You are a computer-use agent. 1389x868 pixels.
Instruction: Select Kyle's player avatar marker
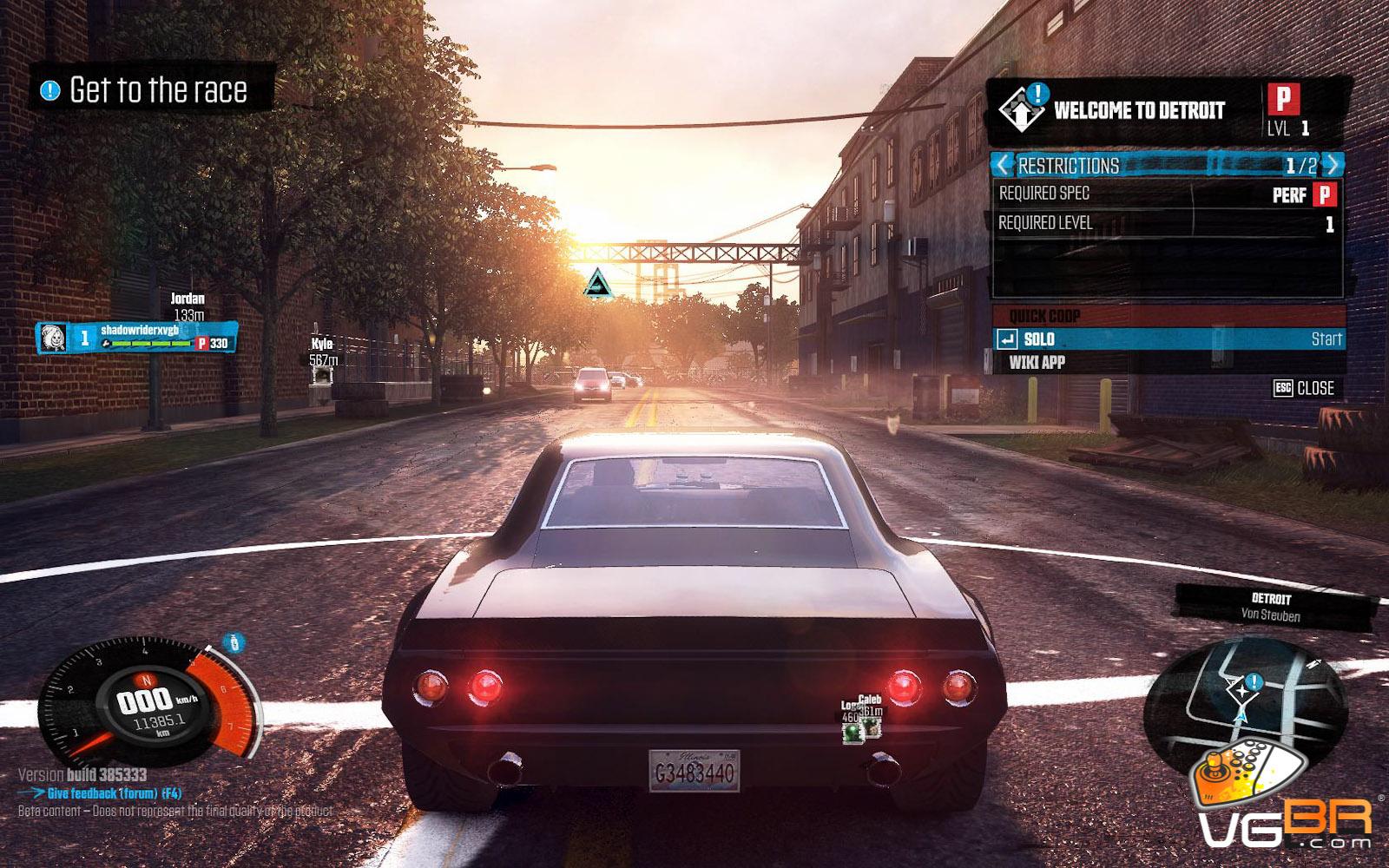[x=322, y=375]
